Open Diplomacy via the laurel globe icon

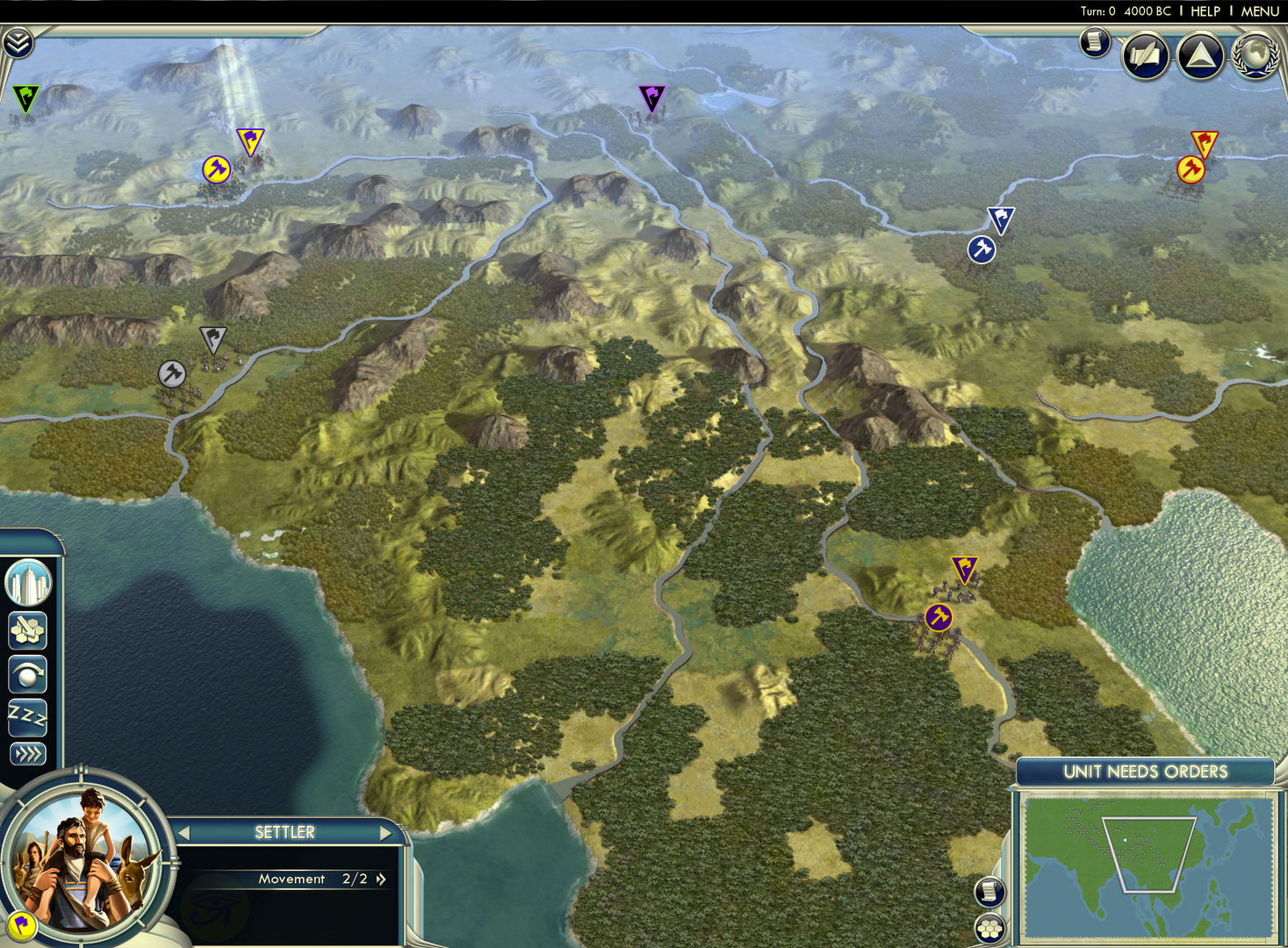coord(1254,55)
